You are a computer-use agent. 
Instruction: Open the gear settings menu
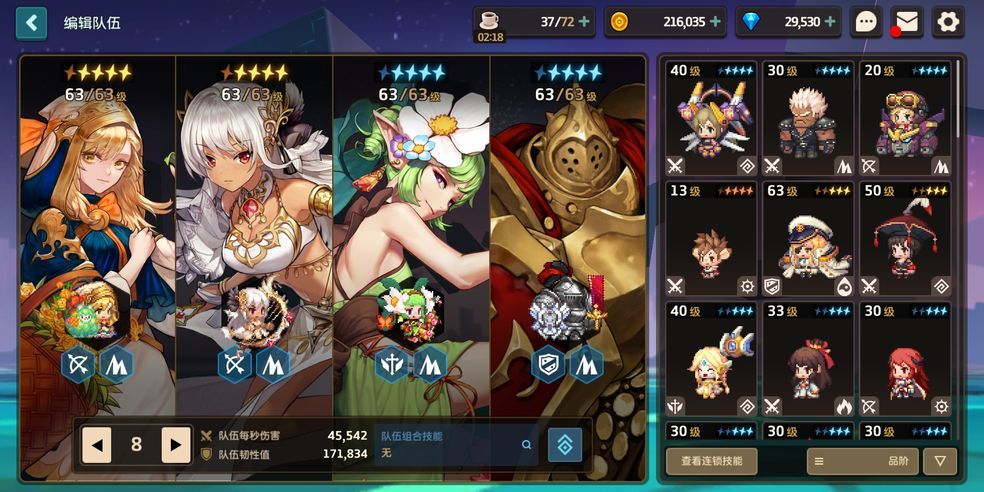point(948,22)
